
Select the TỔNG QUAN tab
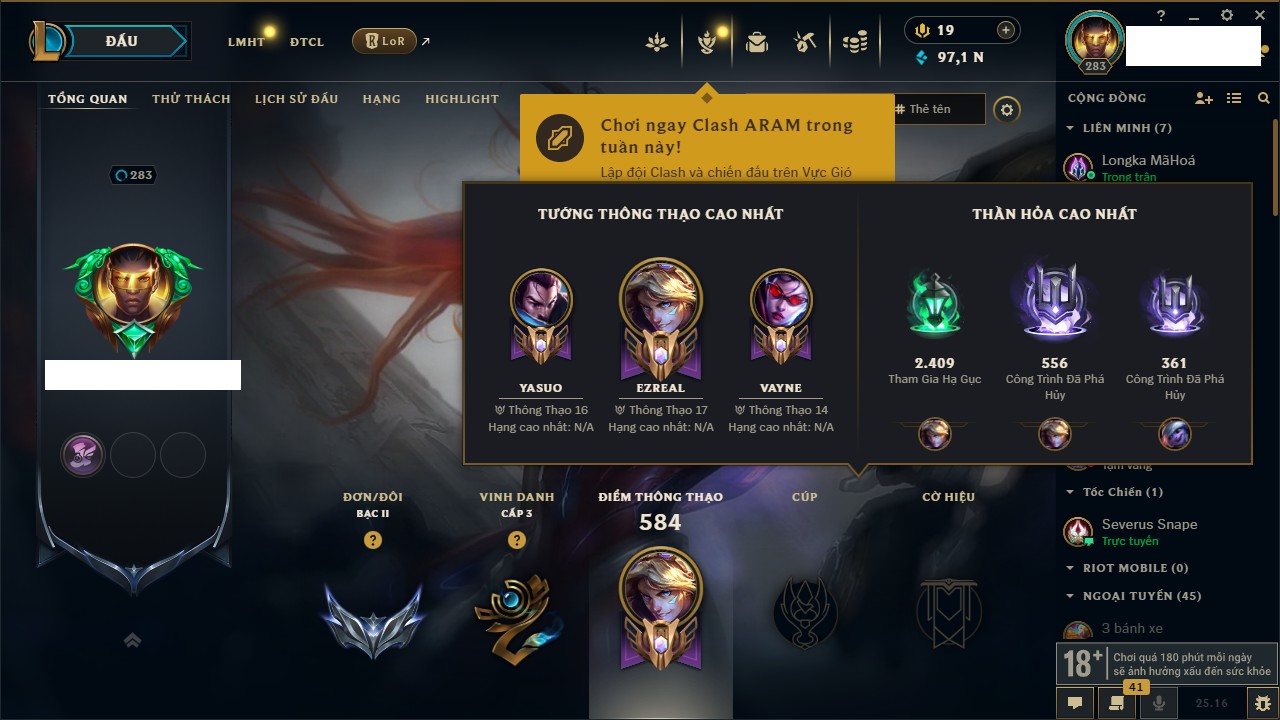click(x=88, y=99)
